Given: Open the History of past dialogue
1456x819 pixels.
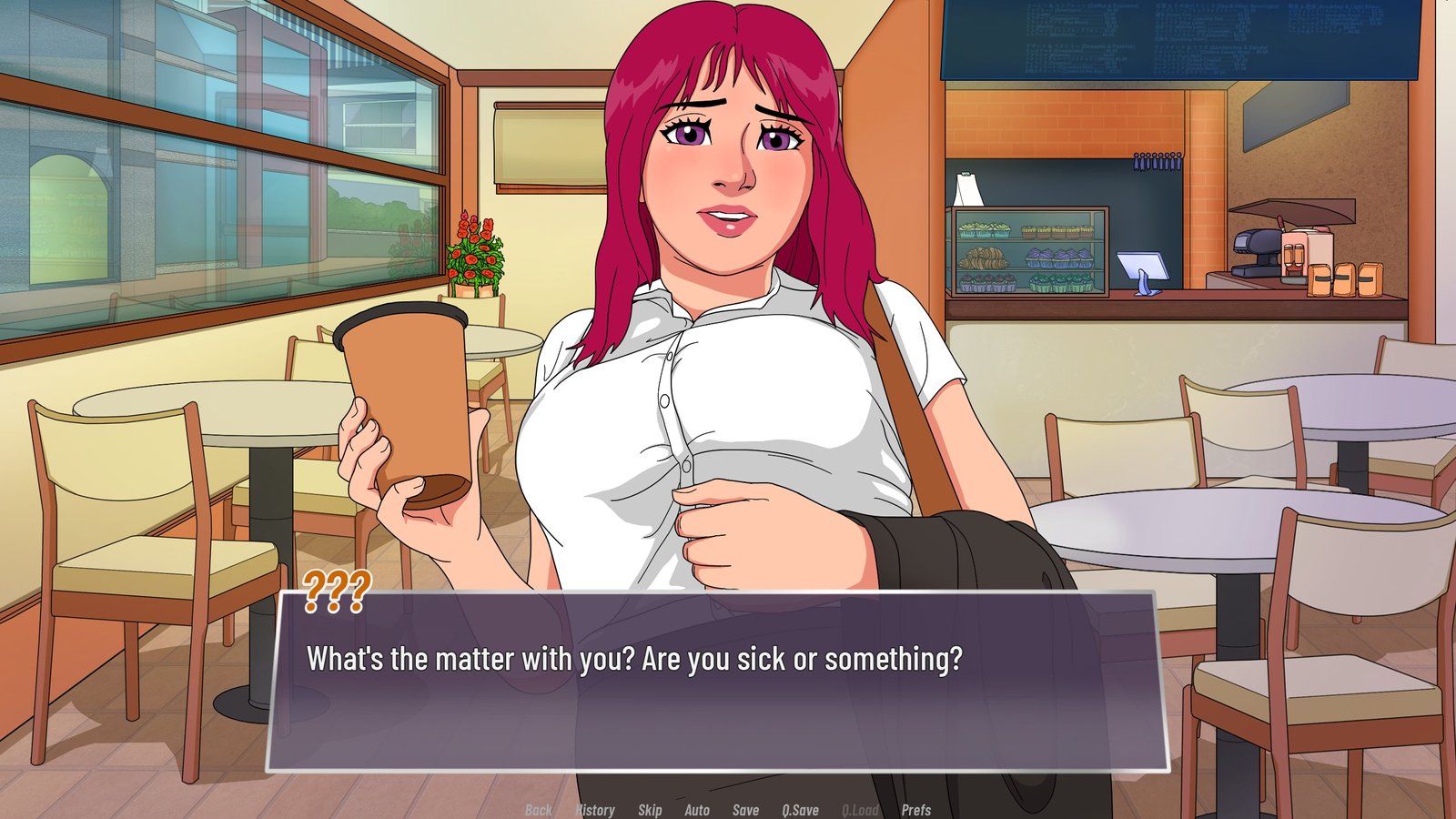Looking at the screenshot, I should [x=595, y=809].
